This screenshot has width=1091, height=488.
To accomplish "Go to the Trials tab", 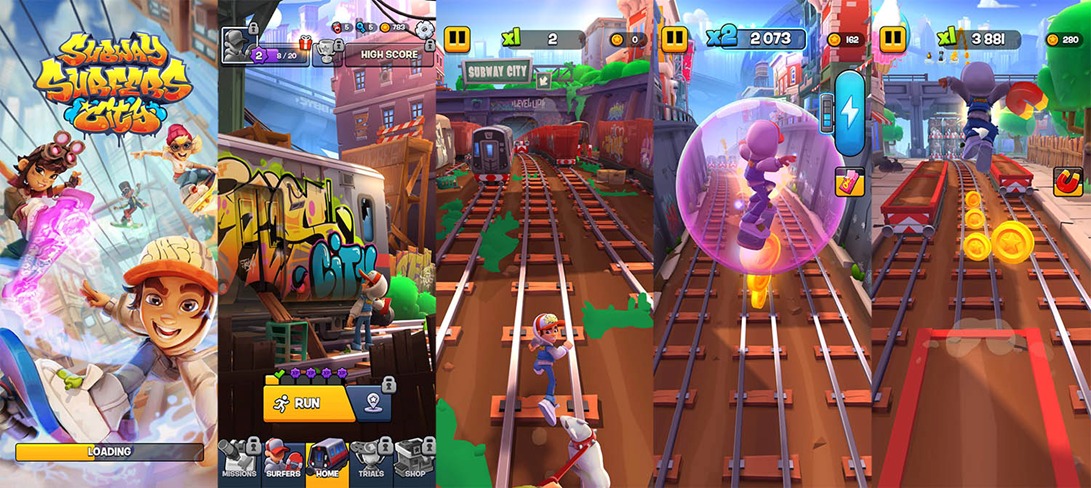I will 372,463.
